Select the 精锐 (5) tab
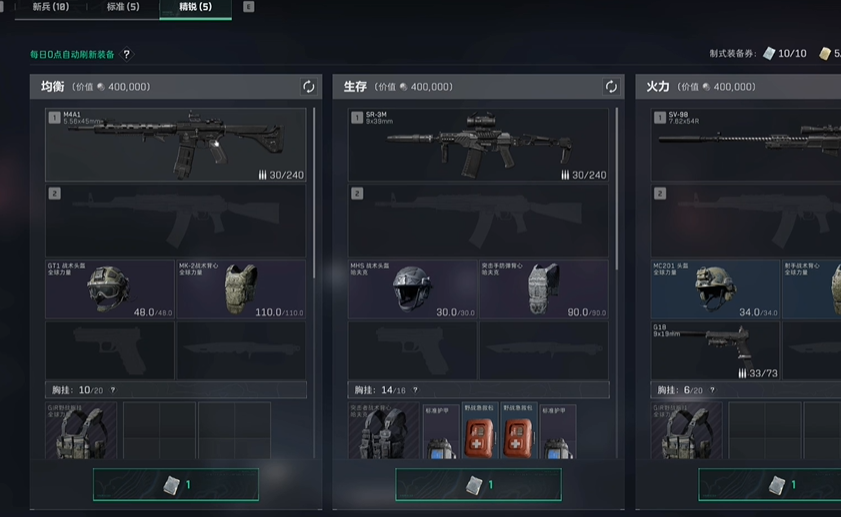The width and height of the screenshot is (841, 517). point(194,7)
